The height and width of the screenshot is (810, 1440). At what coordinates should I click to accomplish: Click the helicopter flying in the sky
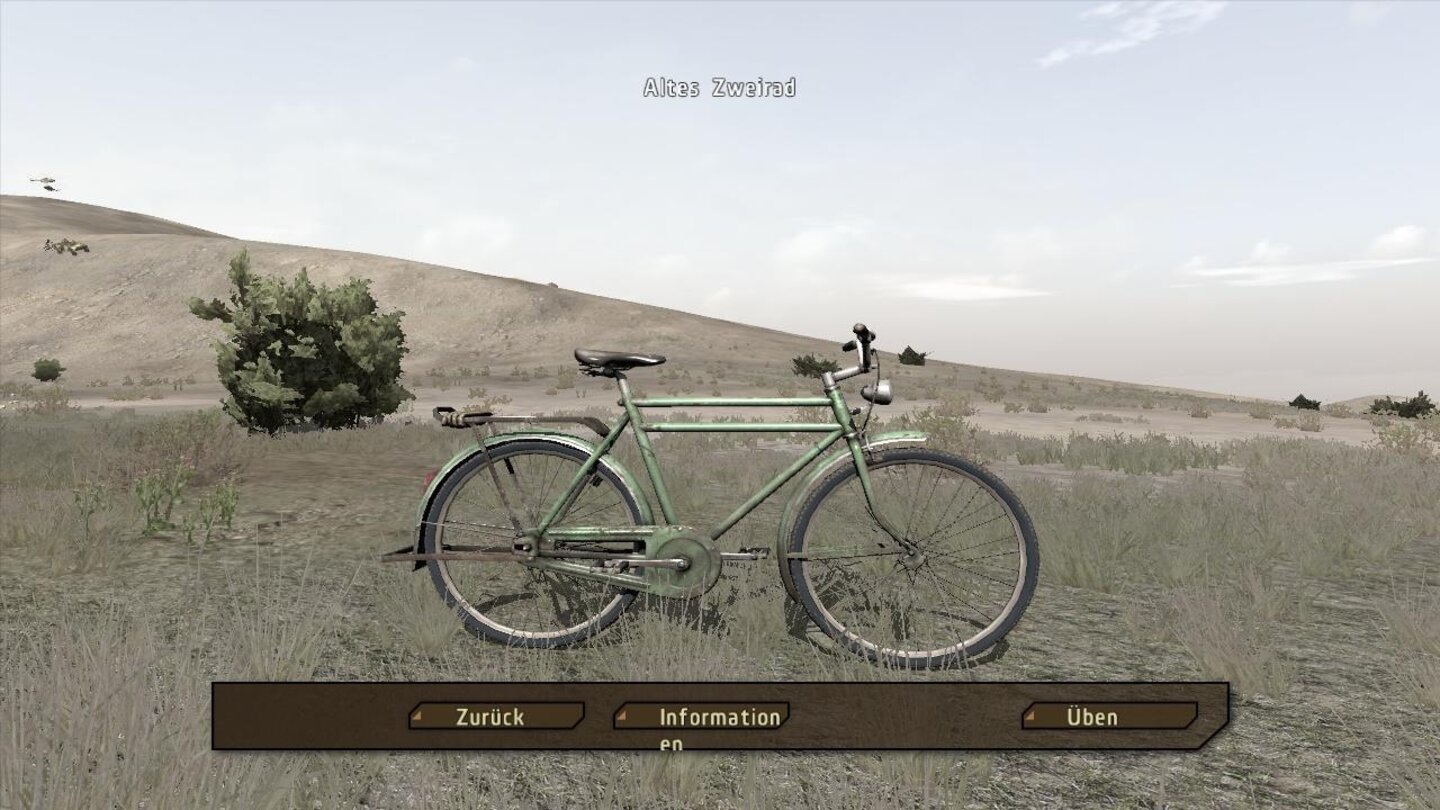click(x=45, y=182)
